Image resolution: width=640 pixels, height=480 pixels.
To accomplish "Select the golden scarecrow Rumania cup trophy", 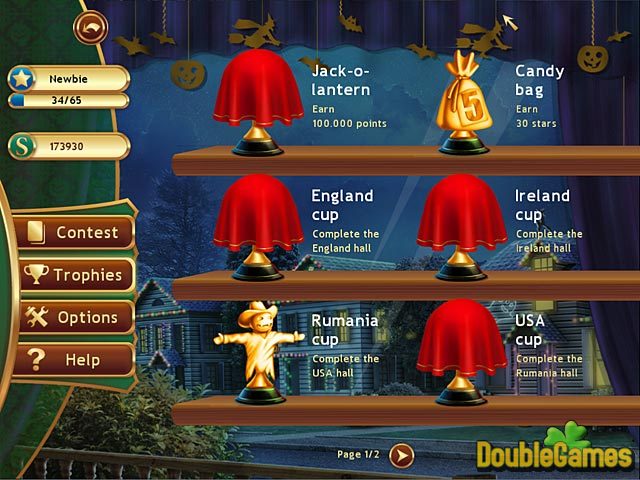I will point(258,350).
